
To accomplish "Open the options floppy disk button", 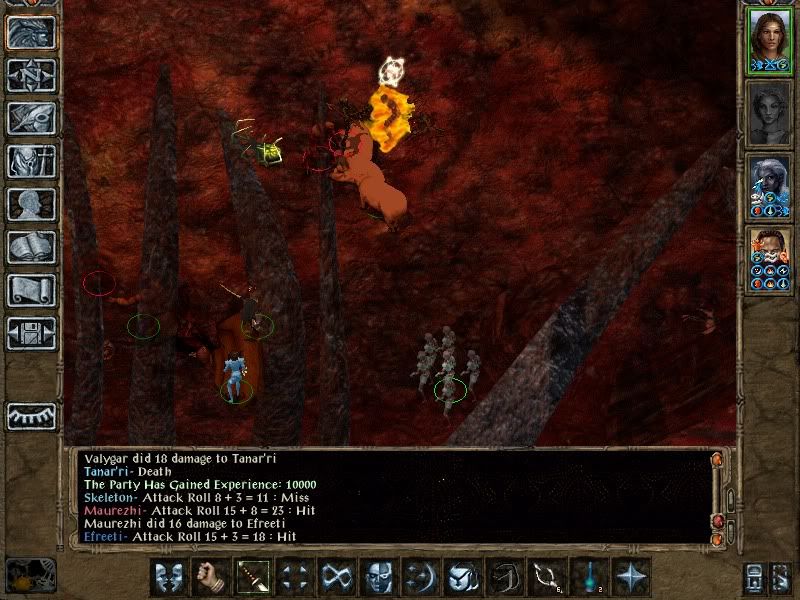I will click(32, 333).
